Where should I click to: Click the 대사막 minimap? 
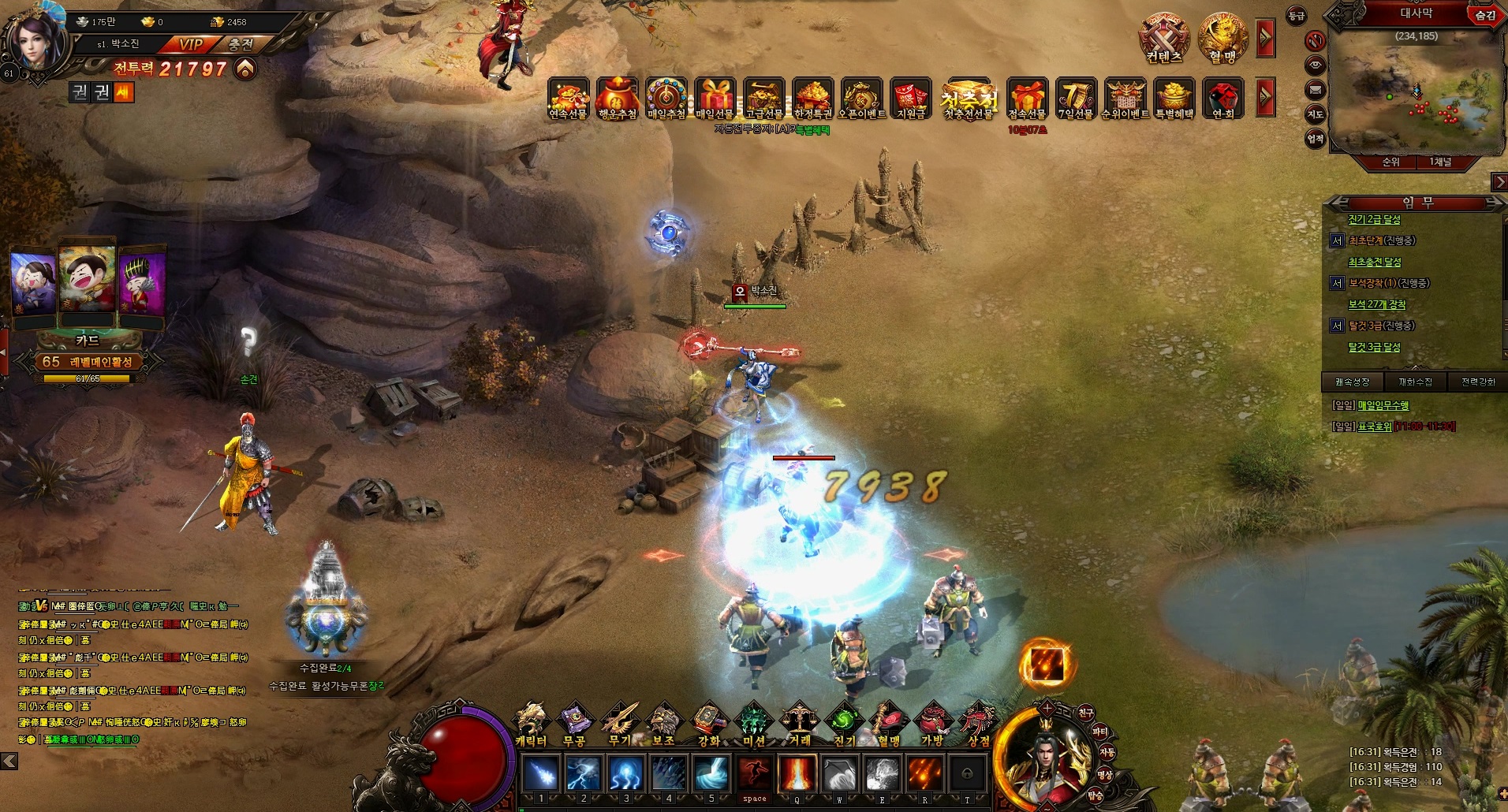(x=1416, y=91)
